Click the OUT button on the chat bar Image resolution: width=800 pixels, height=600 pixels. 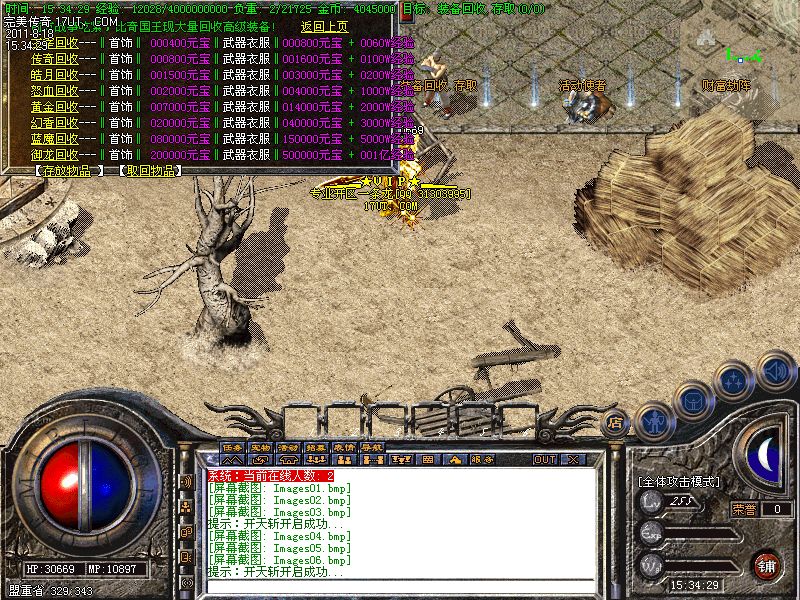coord(544,460)
